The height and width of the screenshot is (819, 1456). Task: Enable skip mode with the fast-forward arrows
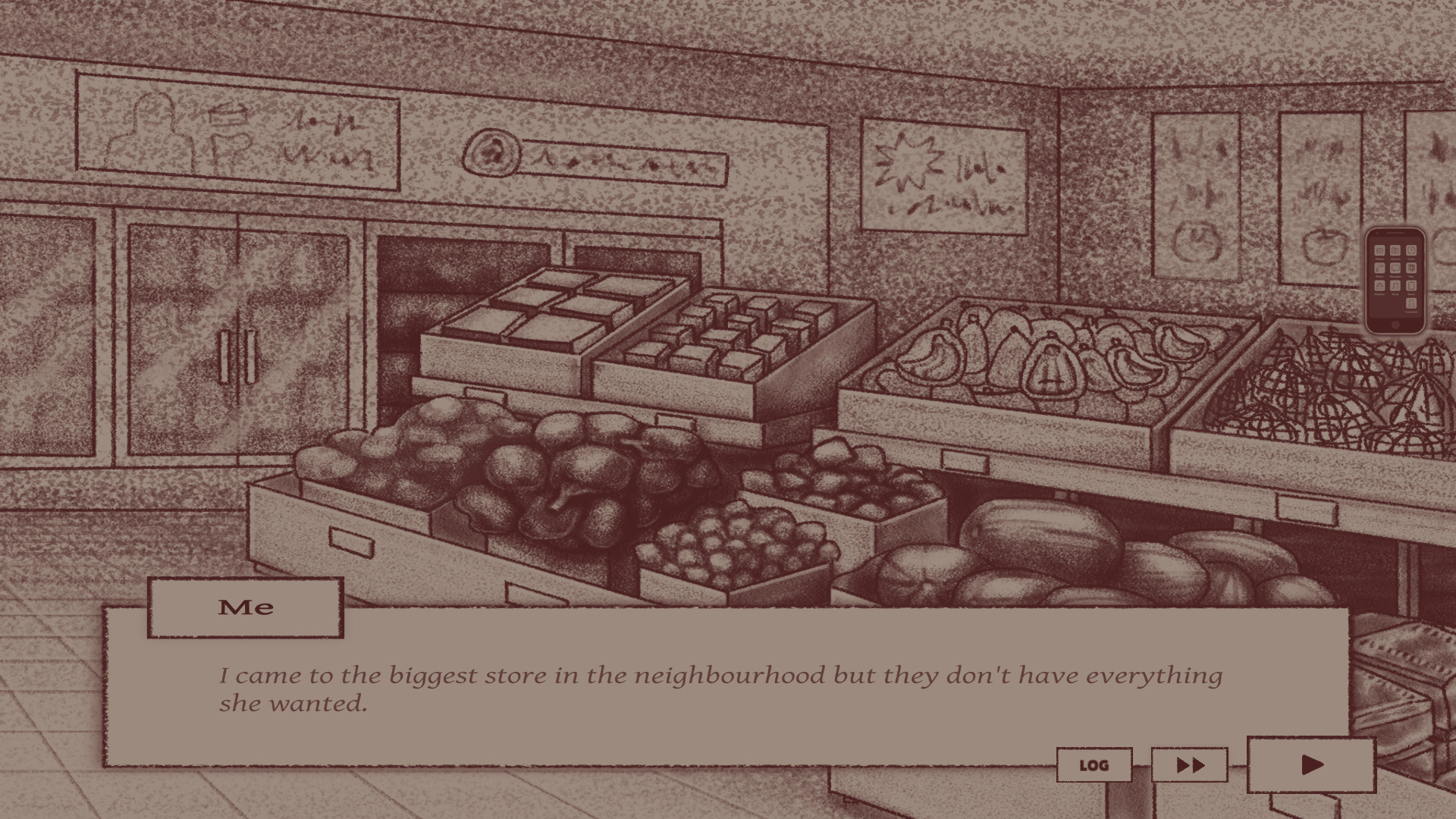[x=1188, y=765]
